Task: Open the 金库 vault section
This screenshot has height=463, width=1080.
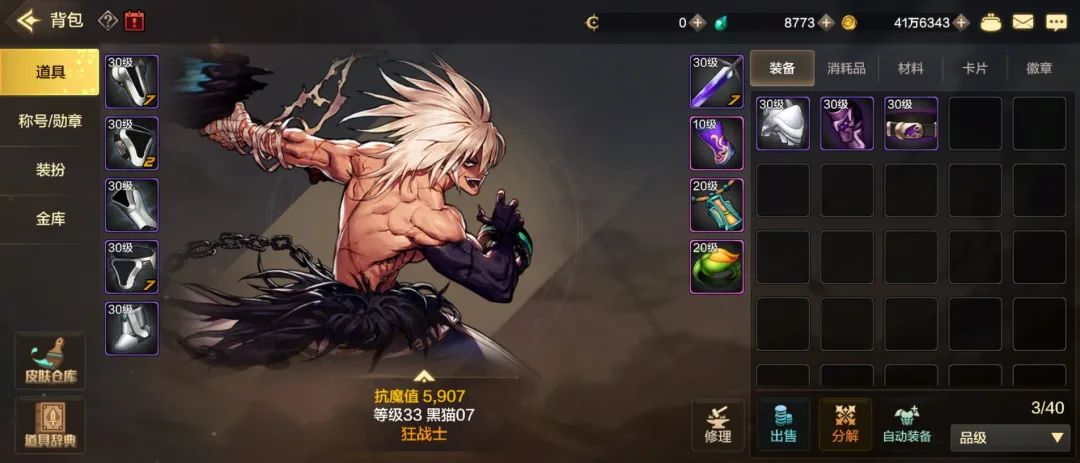Action: pos(50,218)
